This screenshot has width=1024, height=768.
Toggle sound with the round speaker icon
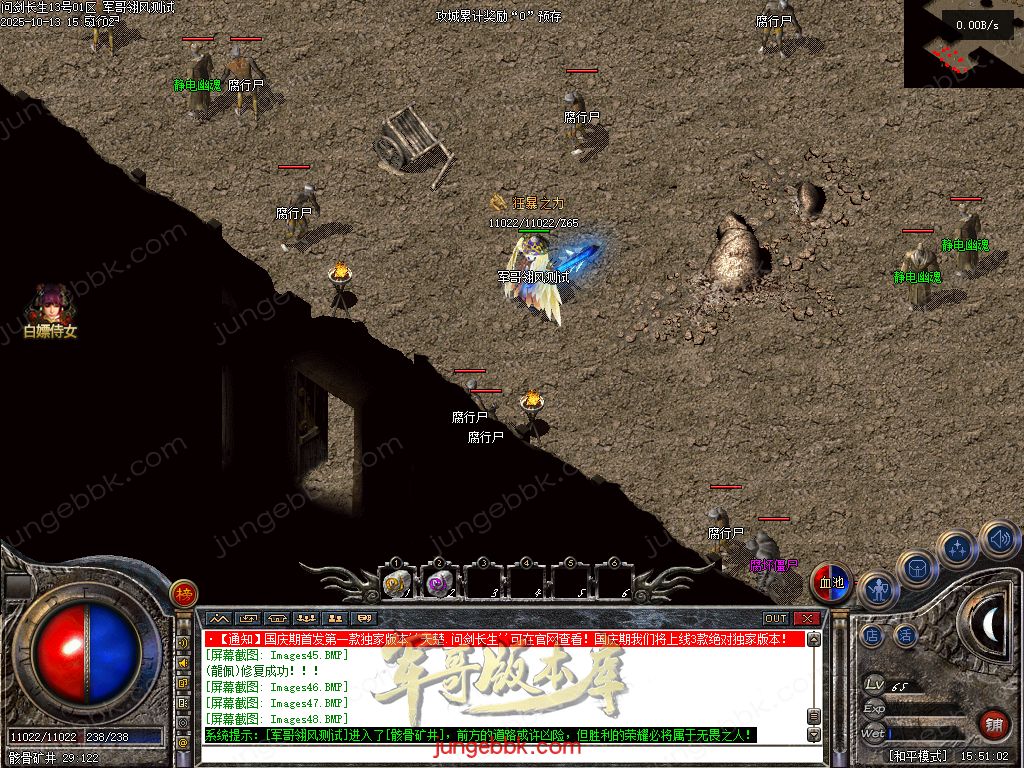point(998,540)
